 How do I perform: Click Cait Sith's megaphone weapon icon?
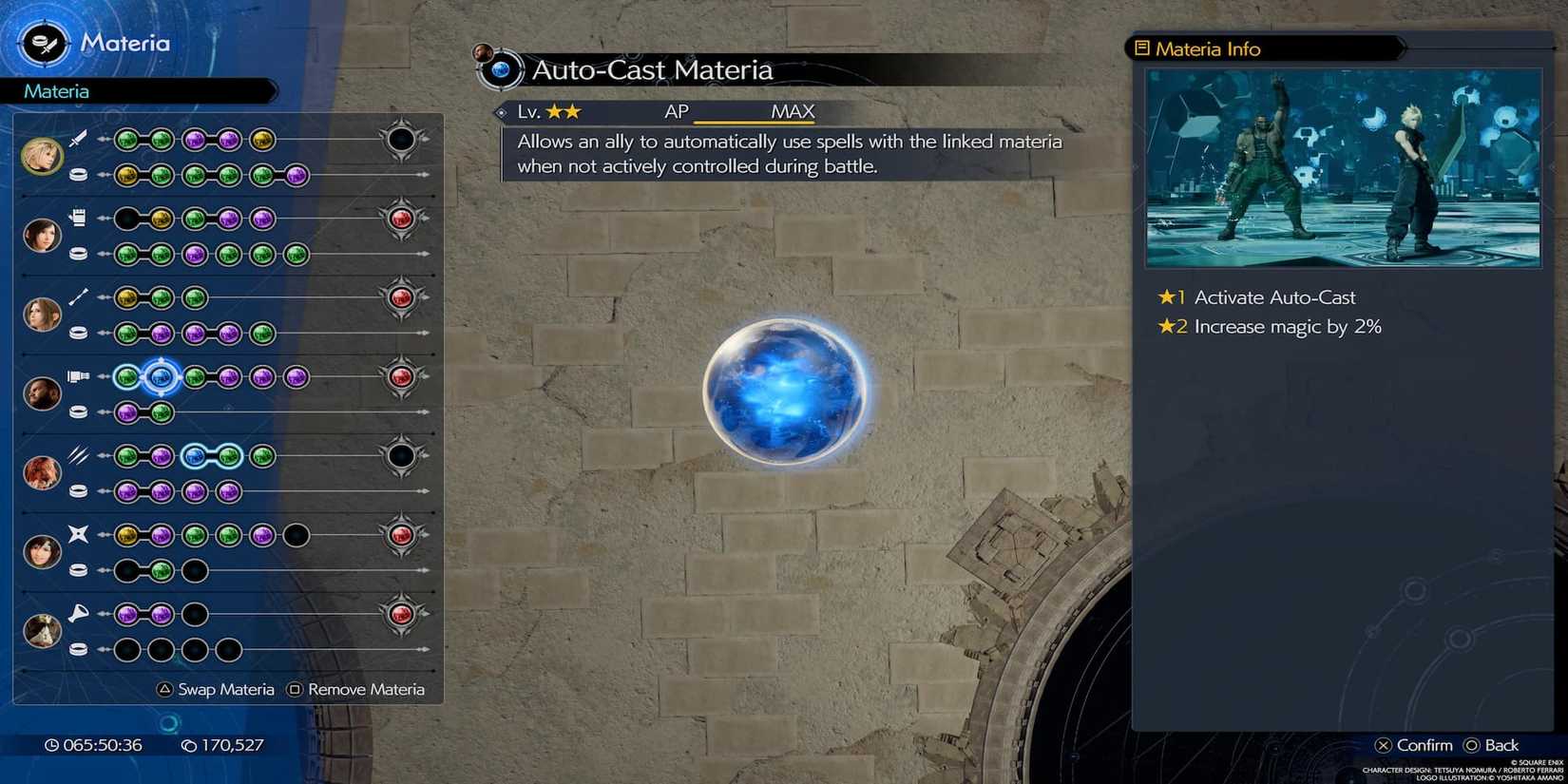[x=78, y=613]
